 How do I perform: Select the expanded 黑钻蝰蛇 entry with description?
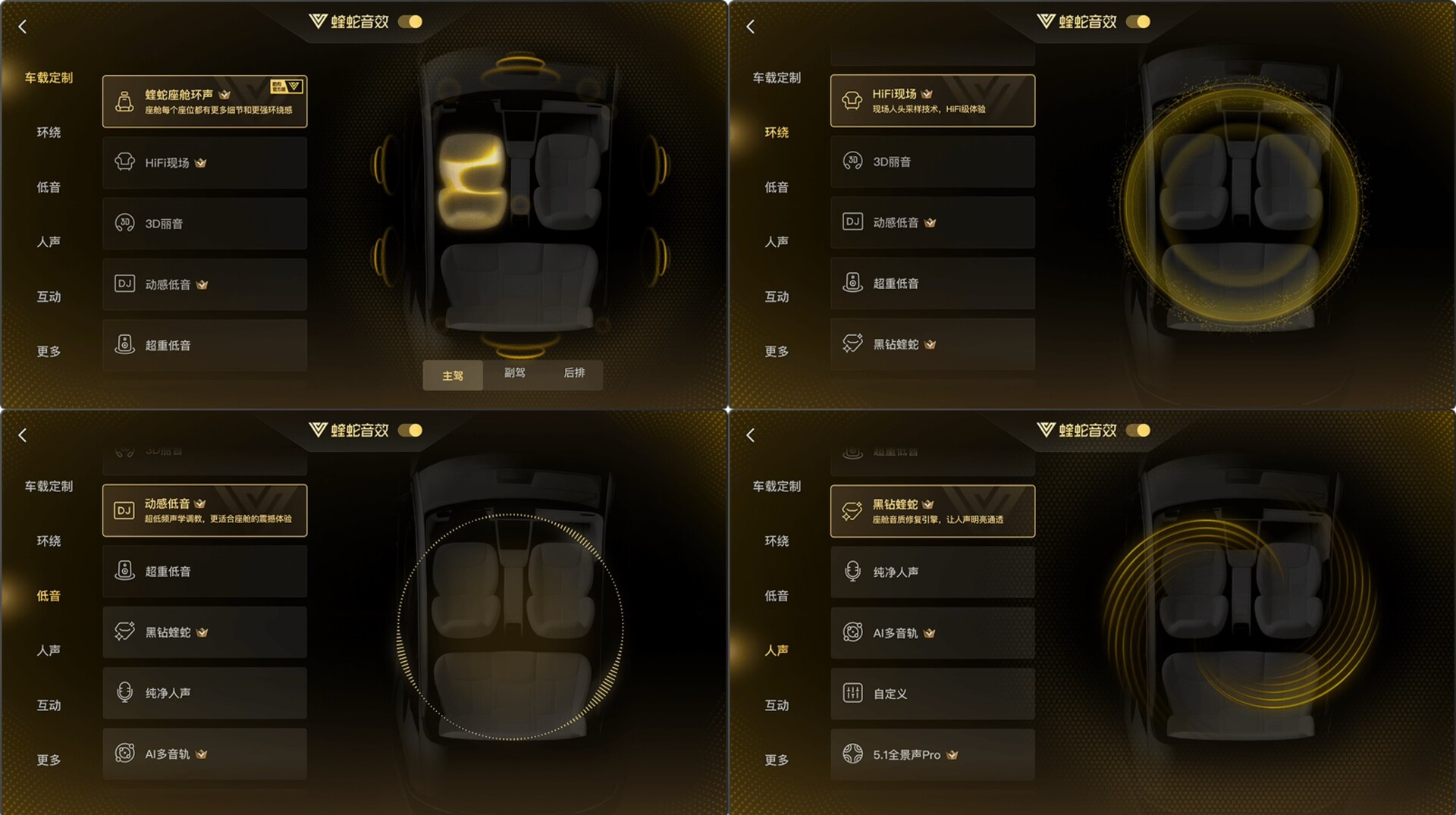[932, 511]
